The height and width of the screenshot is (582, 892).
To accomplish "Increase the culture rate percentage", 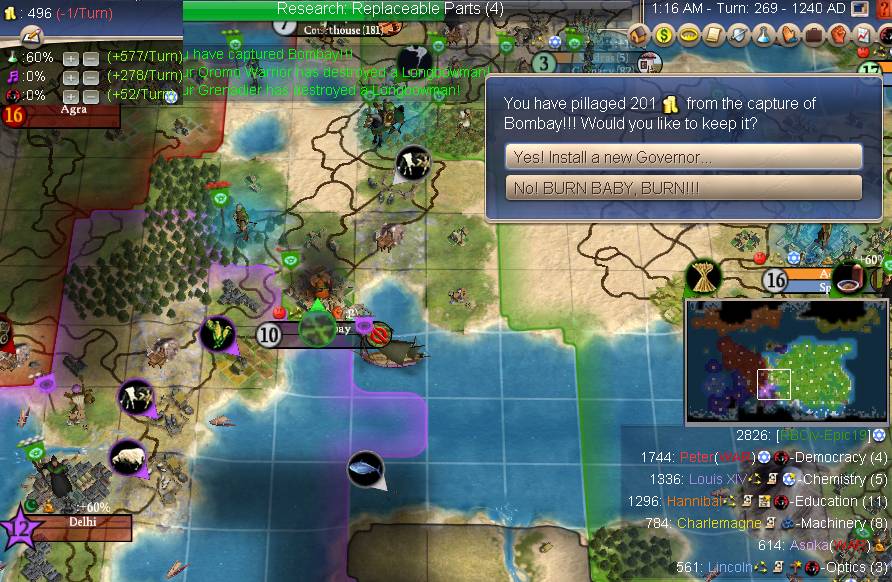I will click(x=71, y=77).
